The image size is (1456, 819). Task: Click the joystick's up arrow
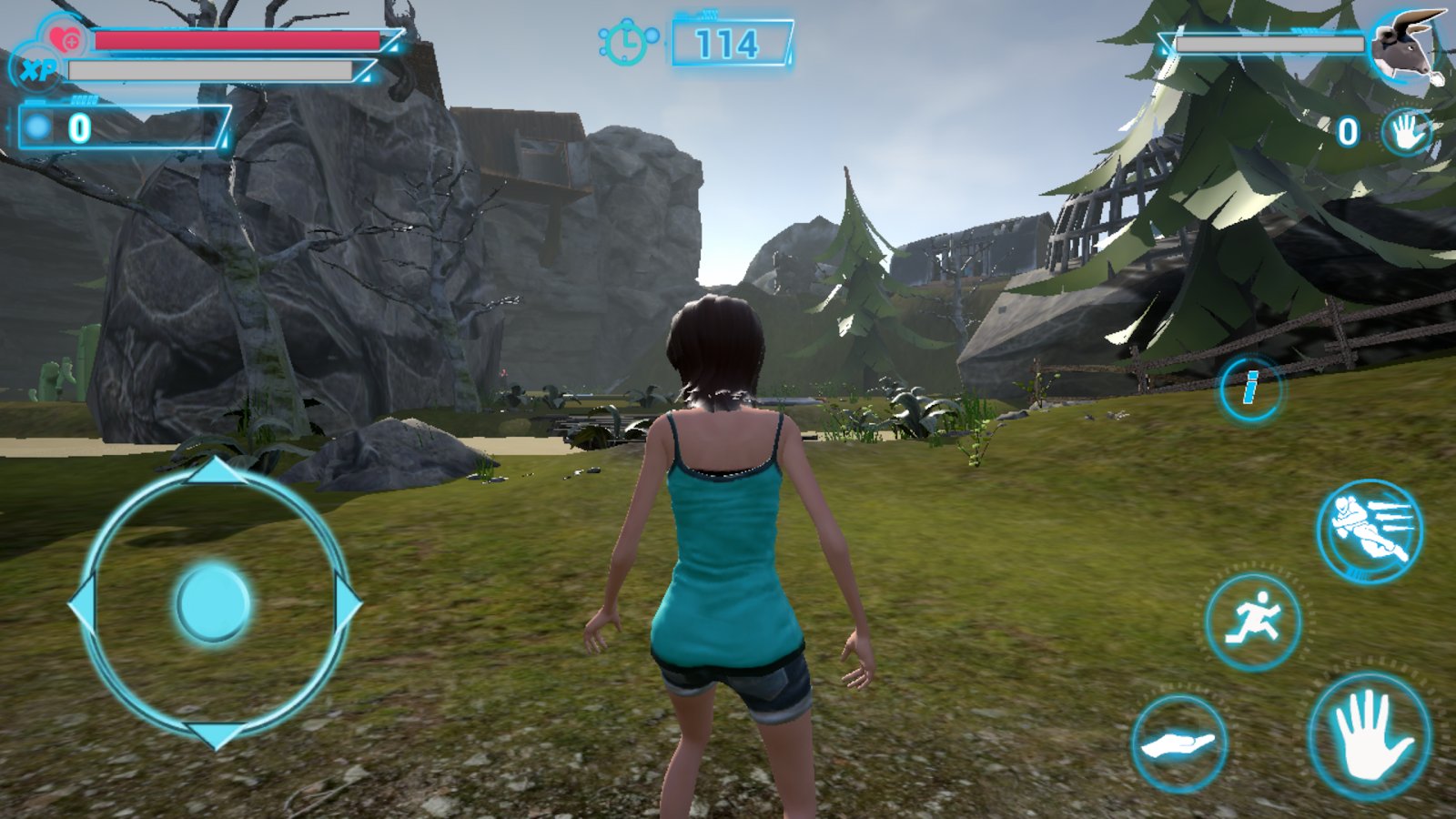click(x=215, y=470)
